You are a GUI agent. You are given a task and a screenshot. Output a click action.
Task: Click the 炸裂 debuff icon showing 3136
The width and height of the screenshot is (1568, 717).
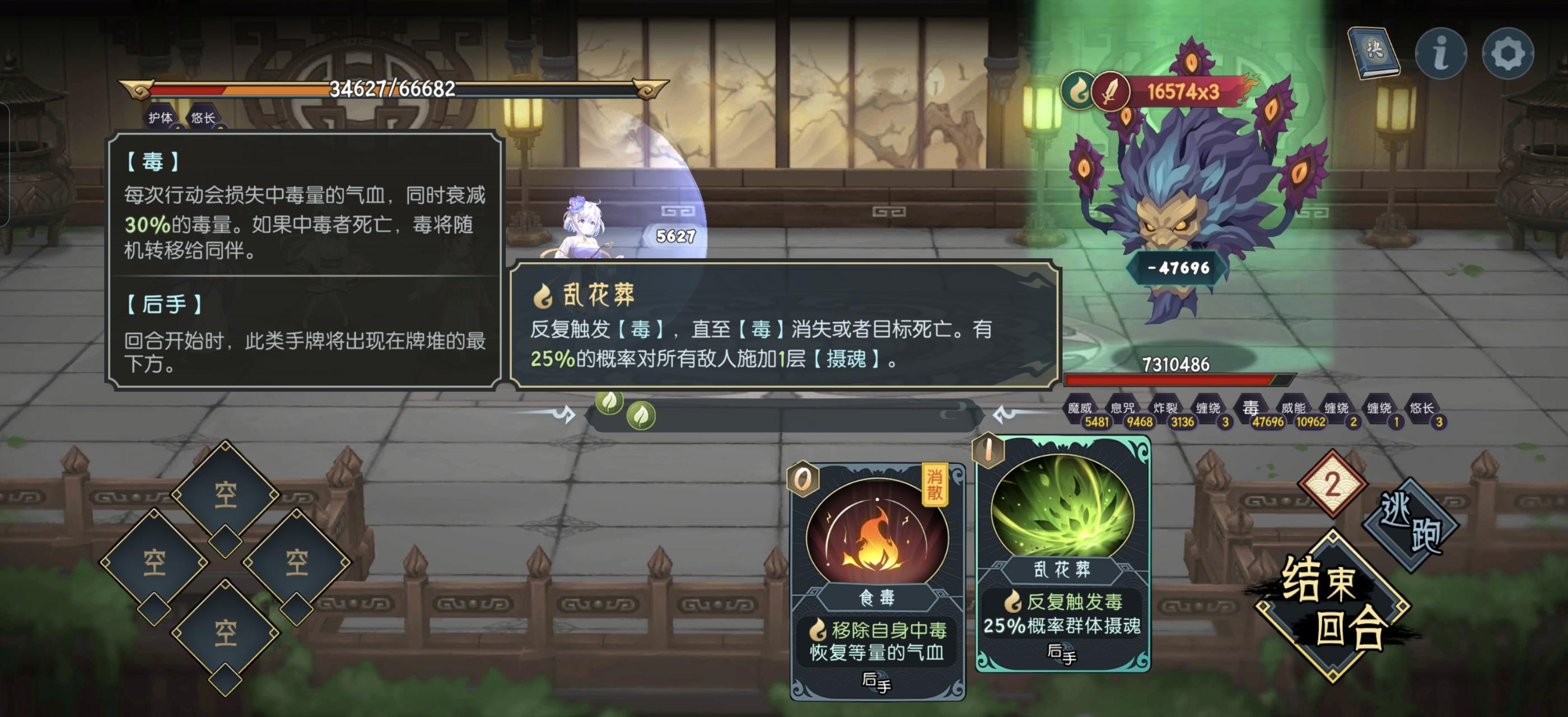1167,407
